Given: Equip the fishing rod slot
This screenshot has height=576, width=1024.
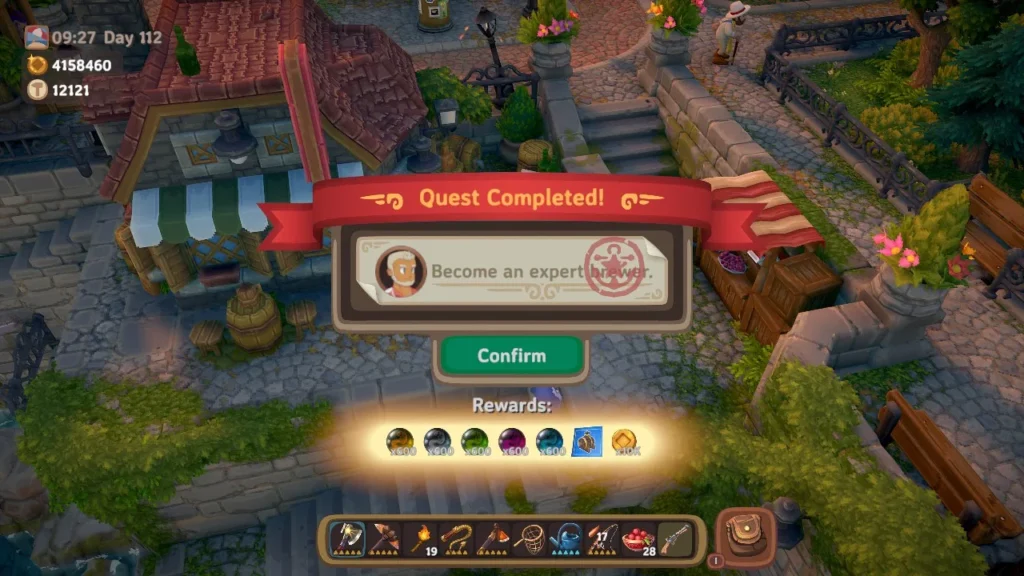Looking at the screenshot, I should pyautogui.click(x=600, y=538).
